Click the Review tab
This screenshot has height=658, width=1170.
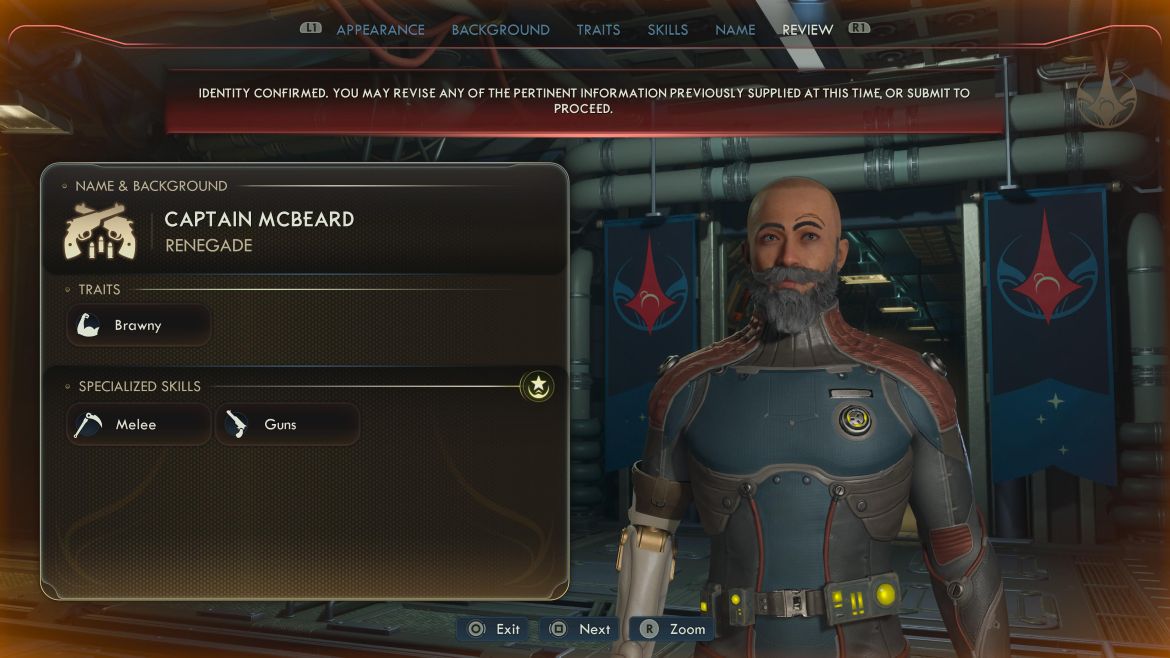pyautogui.click(x=807, y=30)
